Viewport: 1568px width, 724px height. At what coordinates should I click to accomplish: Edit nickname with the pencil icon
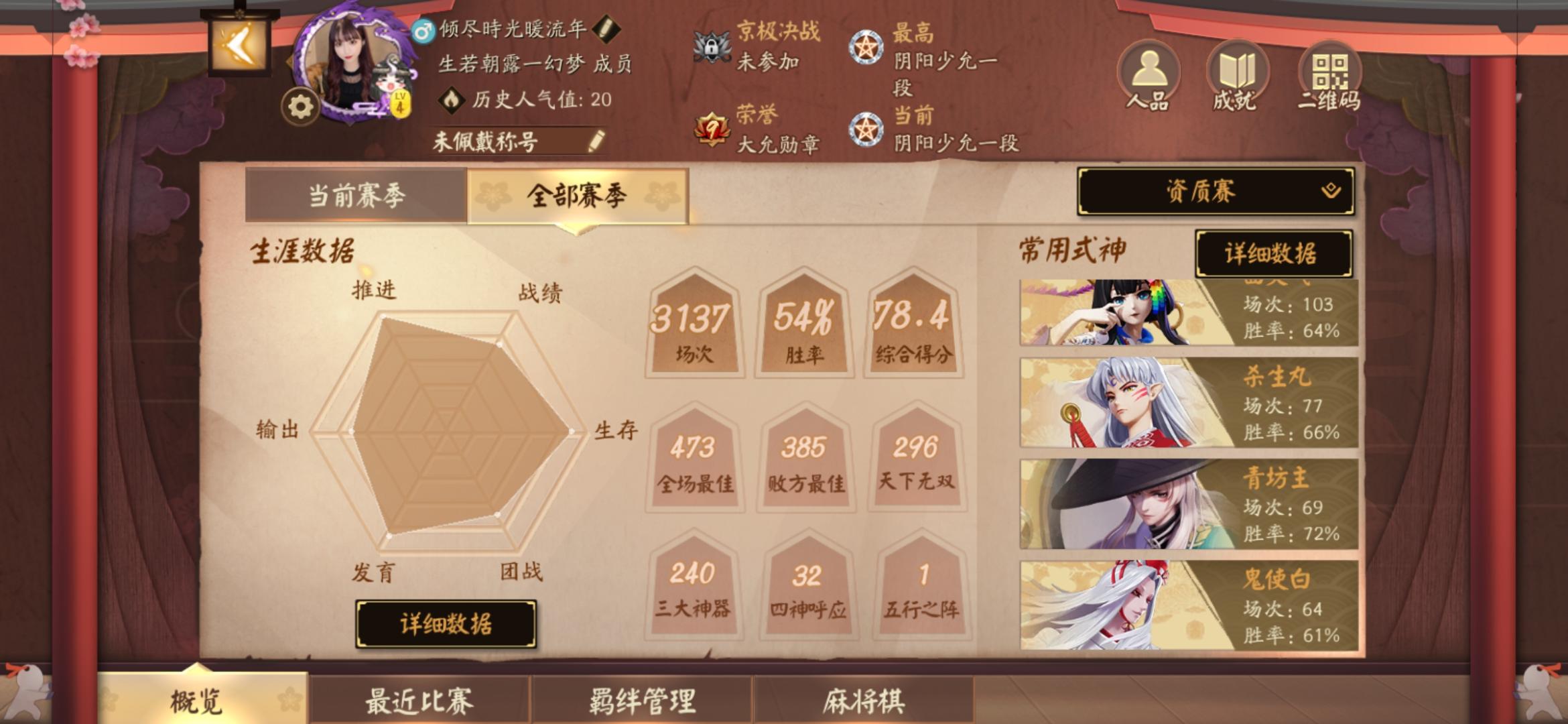click(x=608, y=29)
